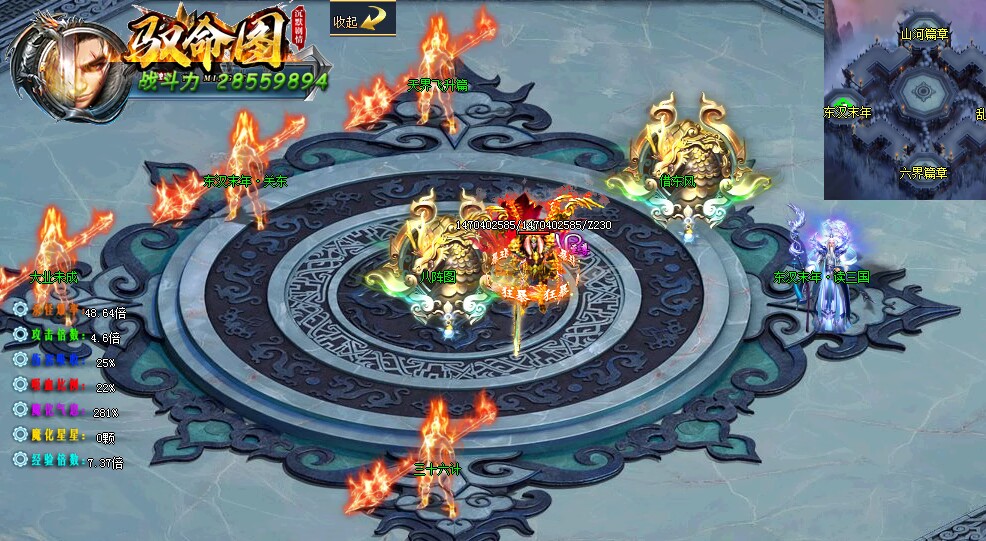Click the gear icon beside 经验倍数
This screenshot has height=541, width=986.
(20, 460)
